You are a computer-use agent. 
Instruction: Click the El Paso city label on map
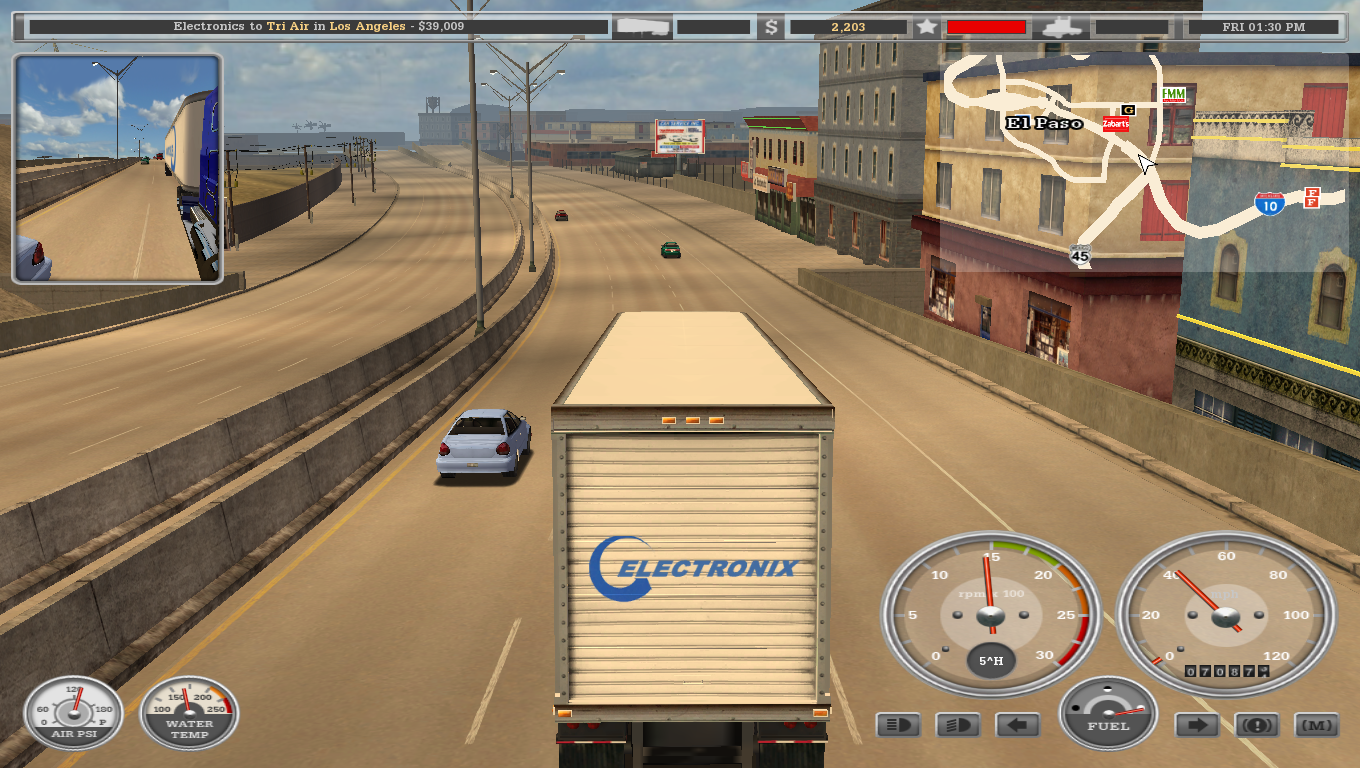pos(1044,123)
